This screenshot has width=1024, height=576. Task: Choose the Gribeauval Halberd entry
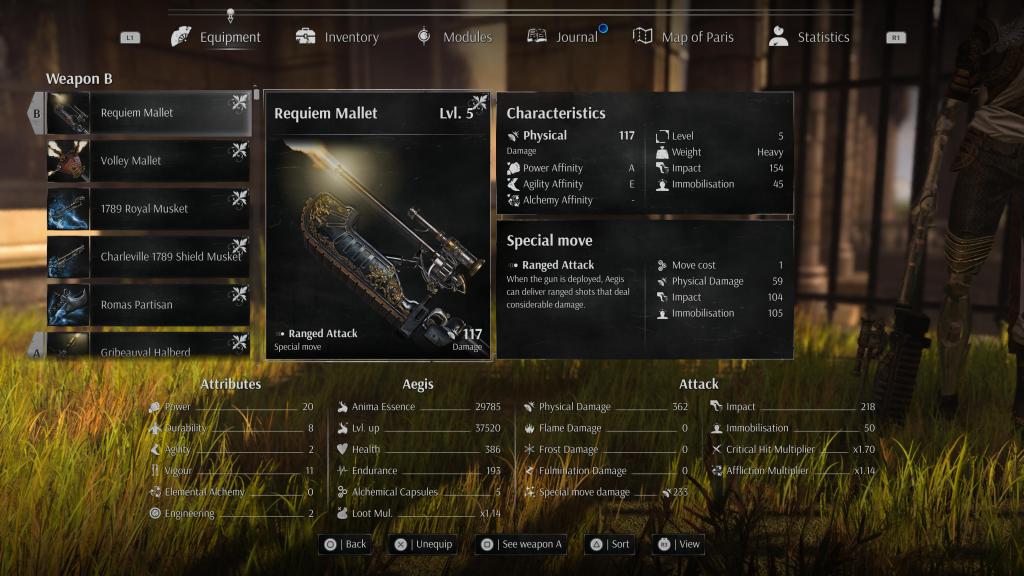click(x=148, y=348)
